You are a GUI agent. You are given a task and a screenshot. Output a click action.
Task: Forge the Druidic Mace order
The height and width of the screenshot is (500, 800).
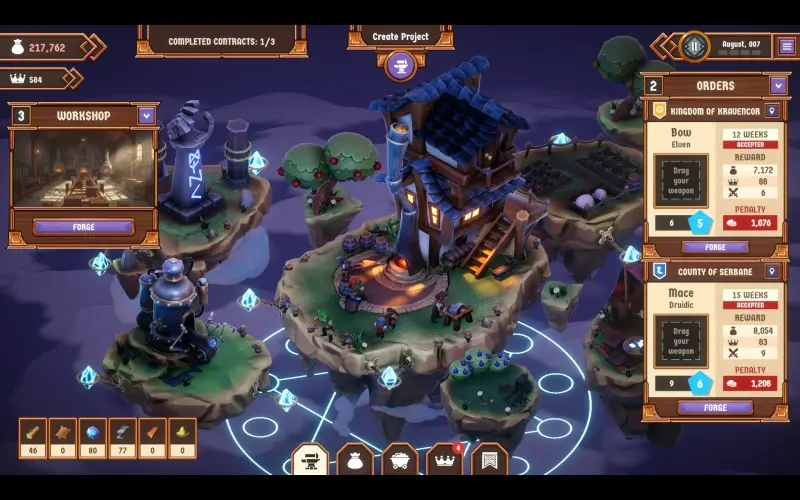click(715, 407)
